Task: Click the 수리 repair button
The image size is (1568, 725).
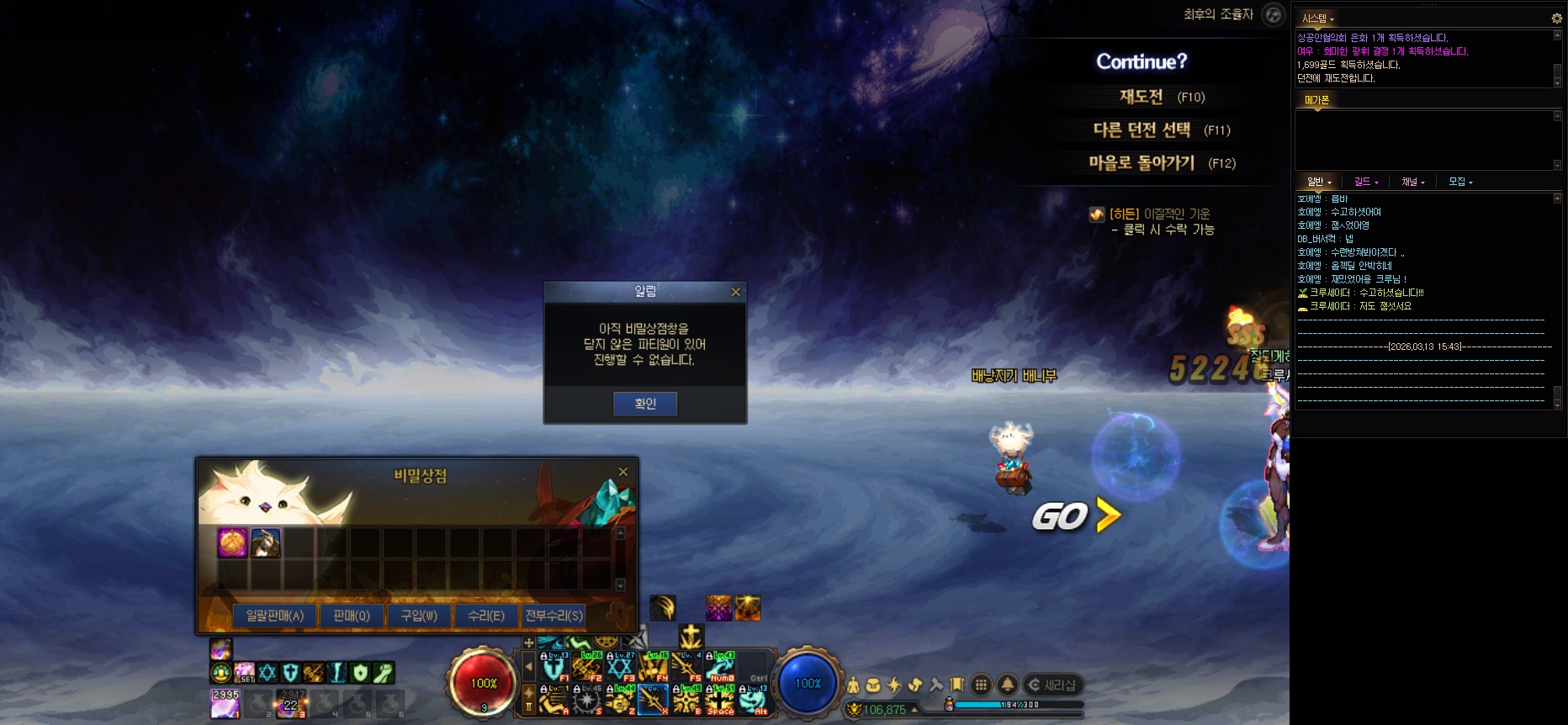Action: [486, 616]
